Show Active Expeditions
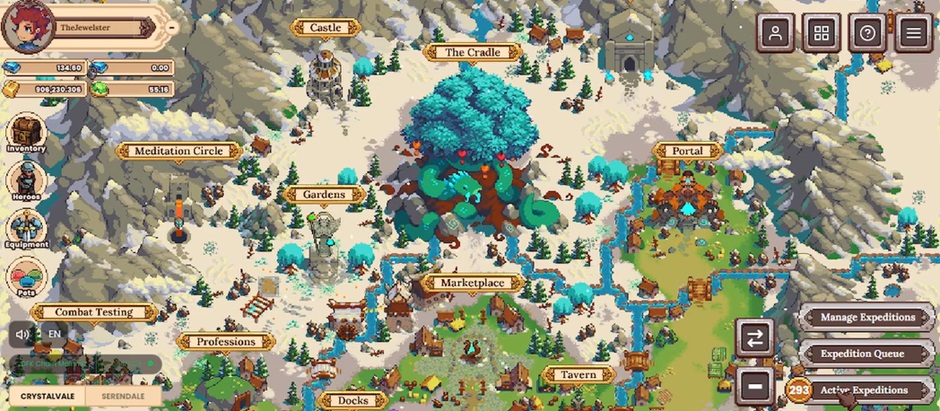The image size is (940, 411). 863,389
